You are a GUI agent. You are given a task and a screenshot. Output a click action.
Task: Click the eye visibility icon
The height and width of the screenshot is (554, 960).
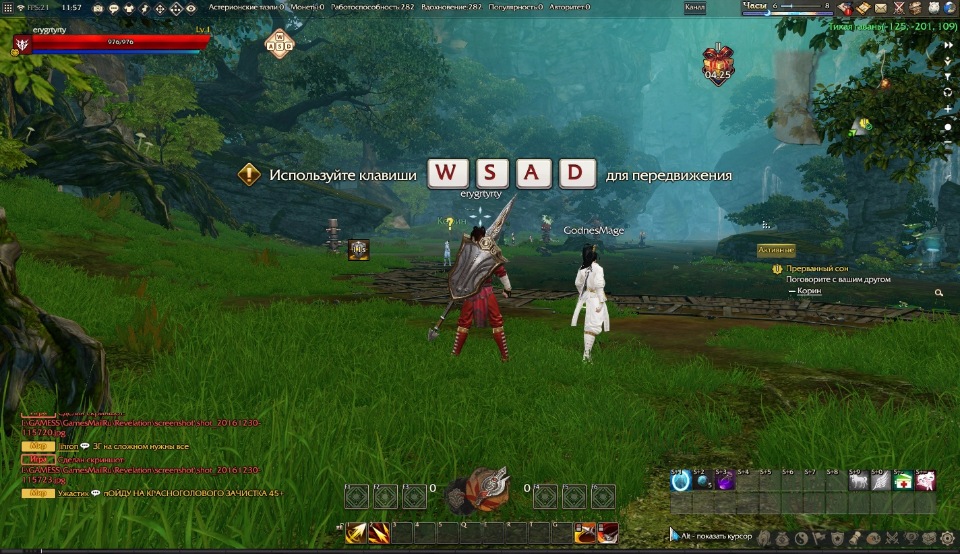pos(191,8)
